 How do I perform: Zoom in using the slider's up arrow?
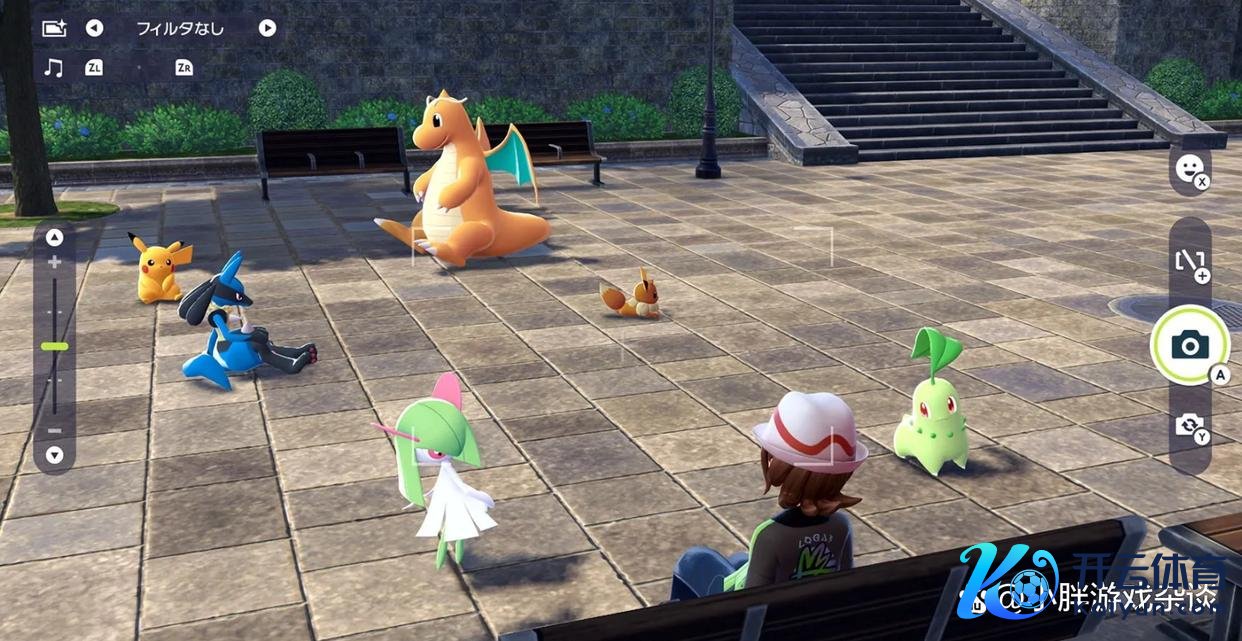click(54, 238)
